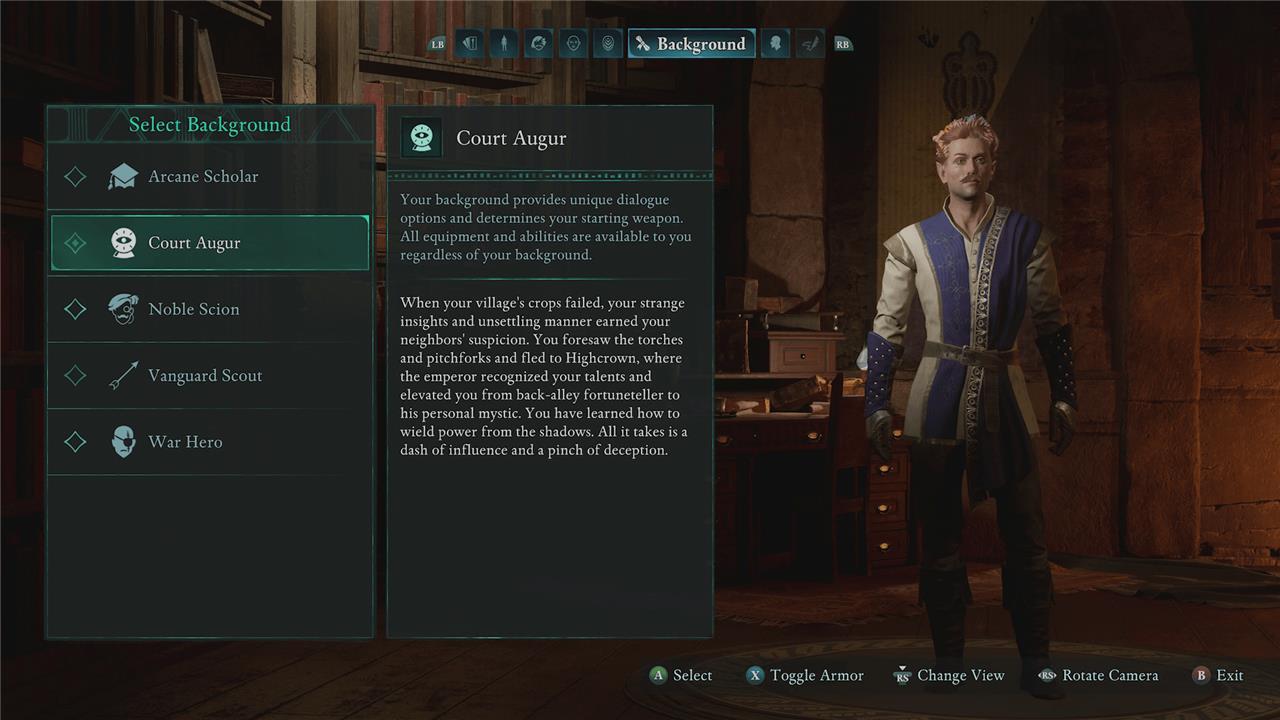Screen dimensions: 1280x720
Task: Pick the Noble Scion background
Action: pos(194,309)
